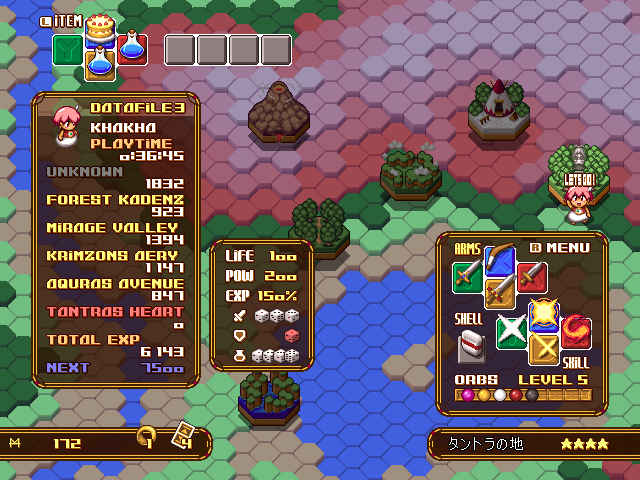Pick the blue potion in the yellow slot
This screenshot has height=480, width=640.
(99, 63)
